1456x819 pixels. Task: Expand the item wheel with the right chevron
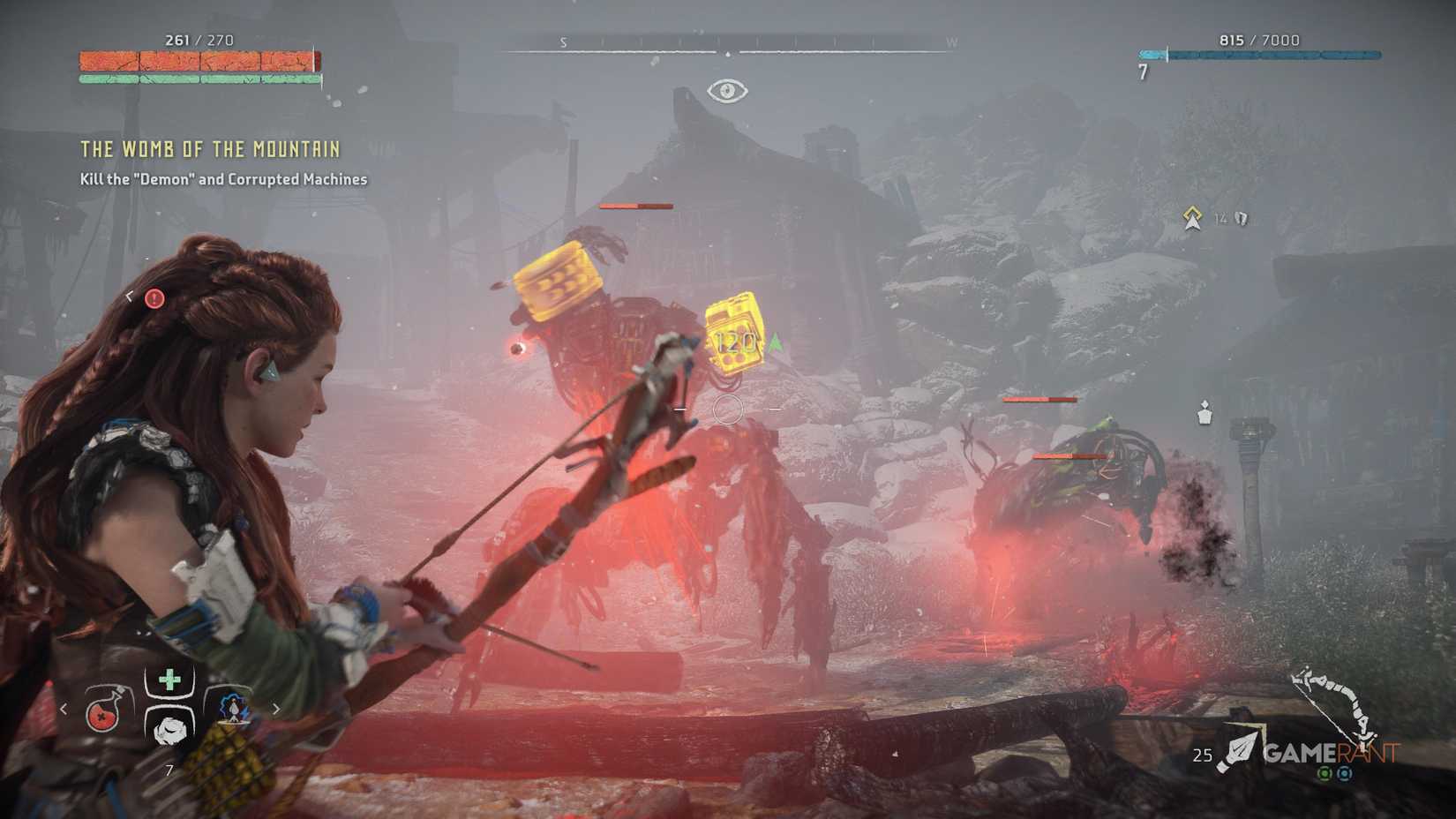pos(275,707)
